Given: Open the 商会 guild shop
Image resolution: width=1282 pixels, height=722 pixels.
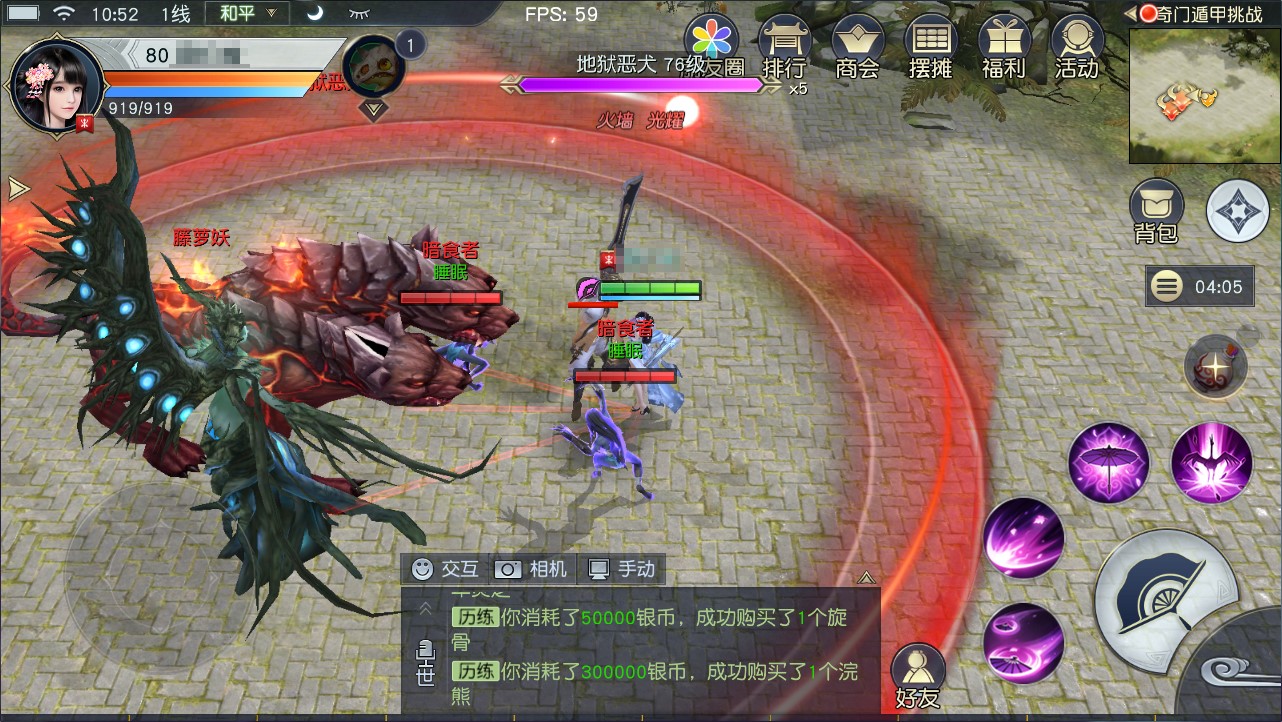Looking at the screenshot, I should tap(857, 48).
